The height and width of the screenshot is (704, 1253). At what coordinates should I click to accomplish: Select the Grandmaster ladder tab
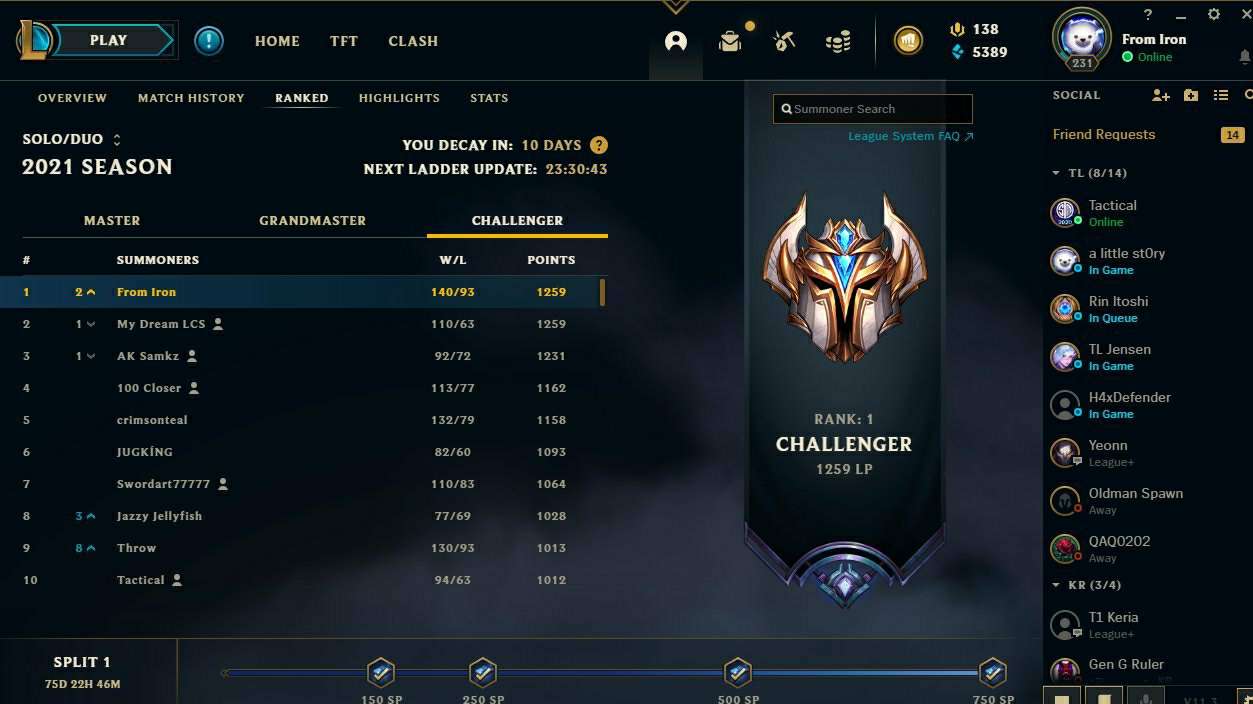[x=312, y=220]
